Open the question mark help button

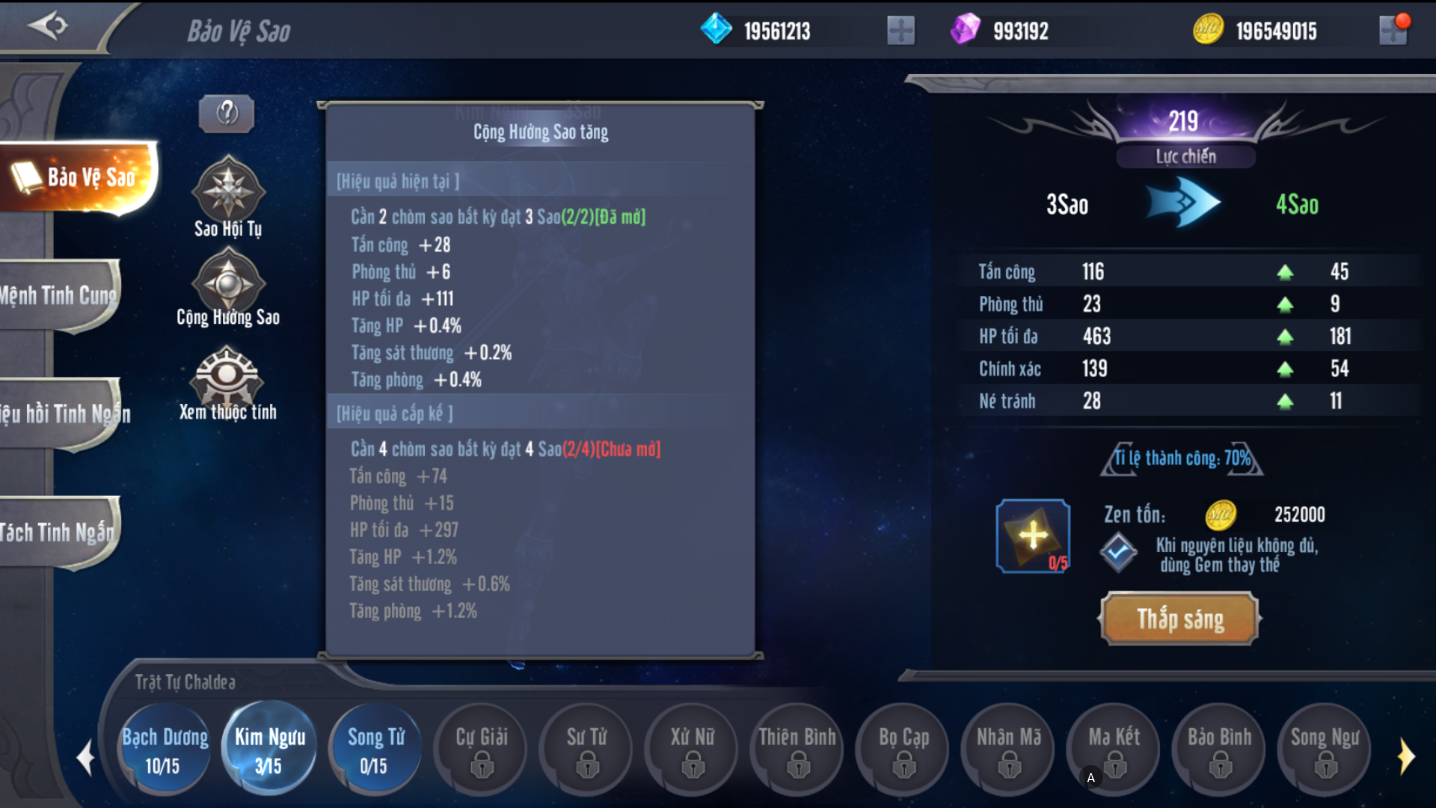tap(227, 114)
